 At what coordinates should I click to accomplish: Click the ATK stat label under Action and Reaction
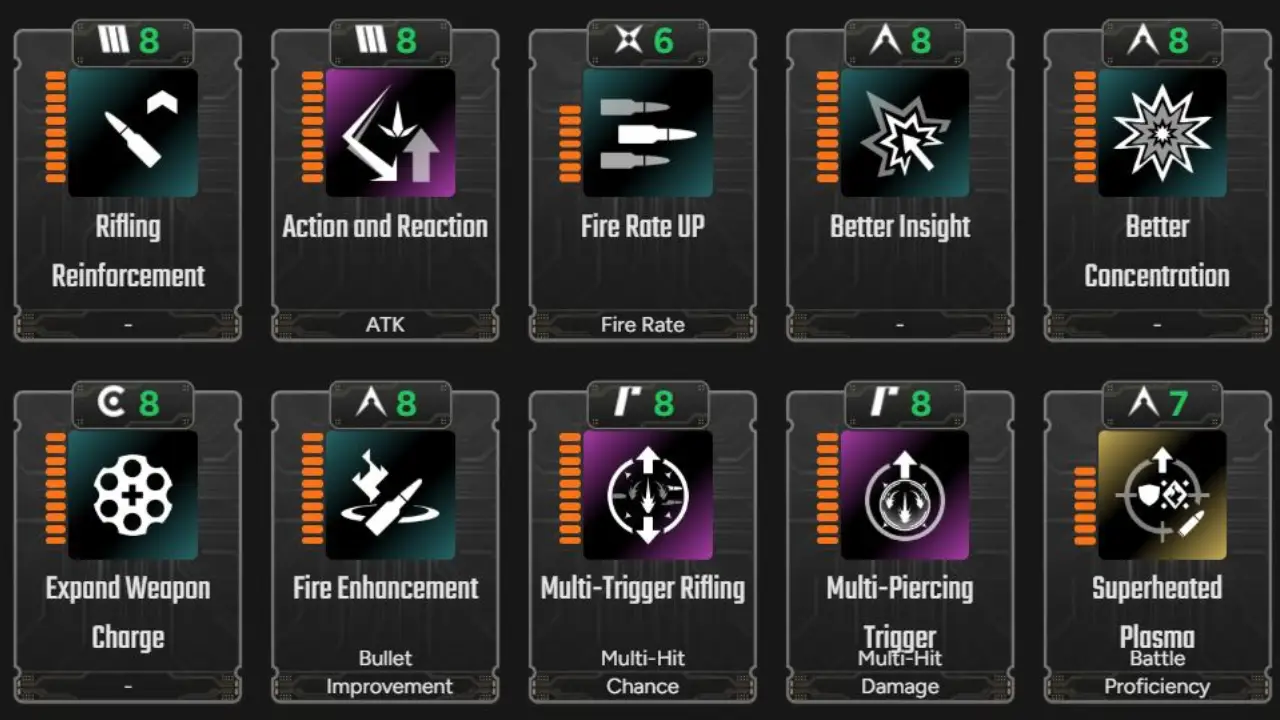point(385,324)
